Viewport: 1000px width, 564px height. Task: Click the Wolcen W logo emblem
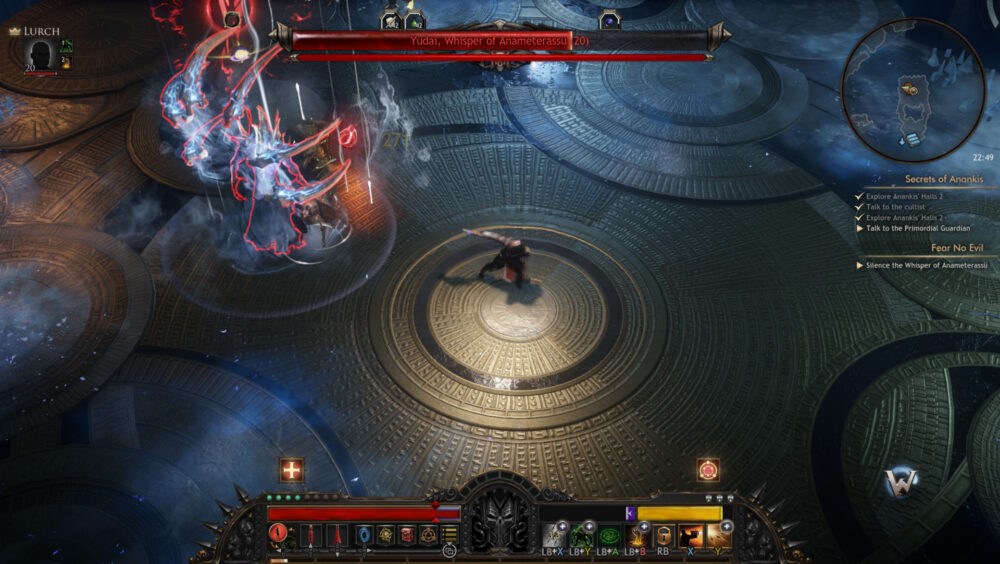point(901,483)
